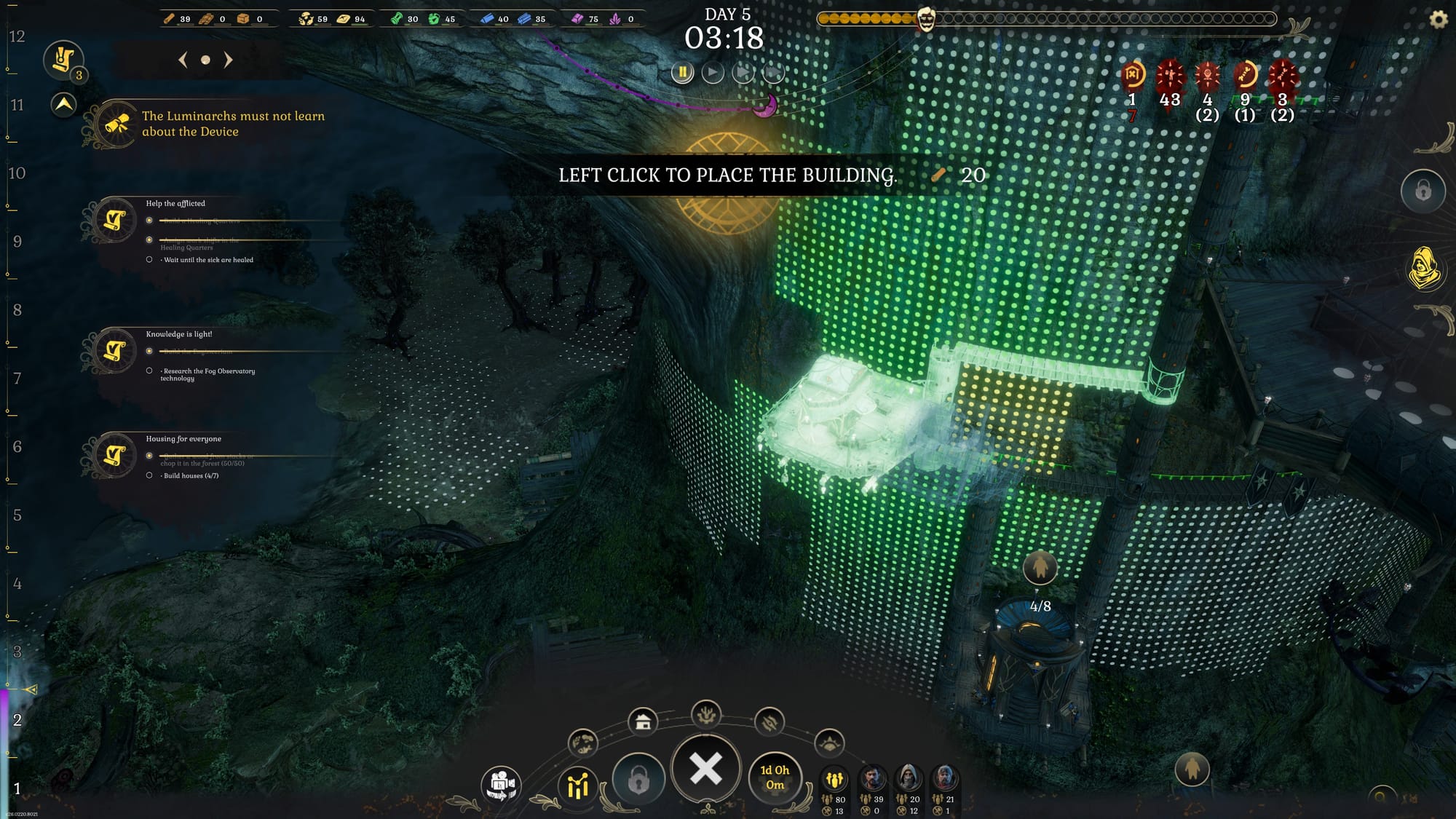
Task: Open the gear and plant building category
Action: [x=705, y=715]
